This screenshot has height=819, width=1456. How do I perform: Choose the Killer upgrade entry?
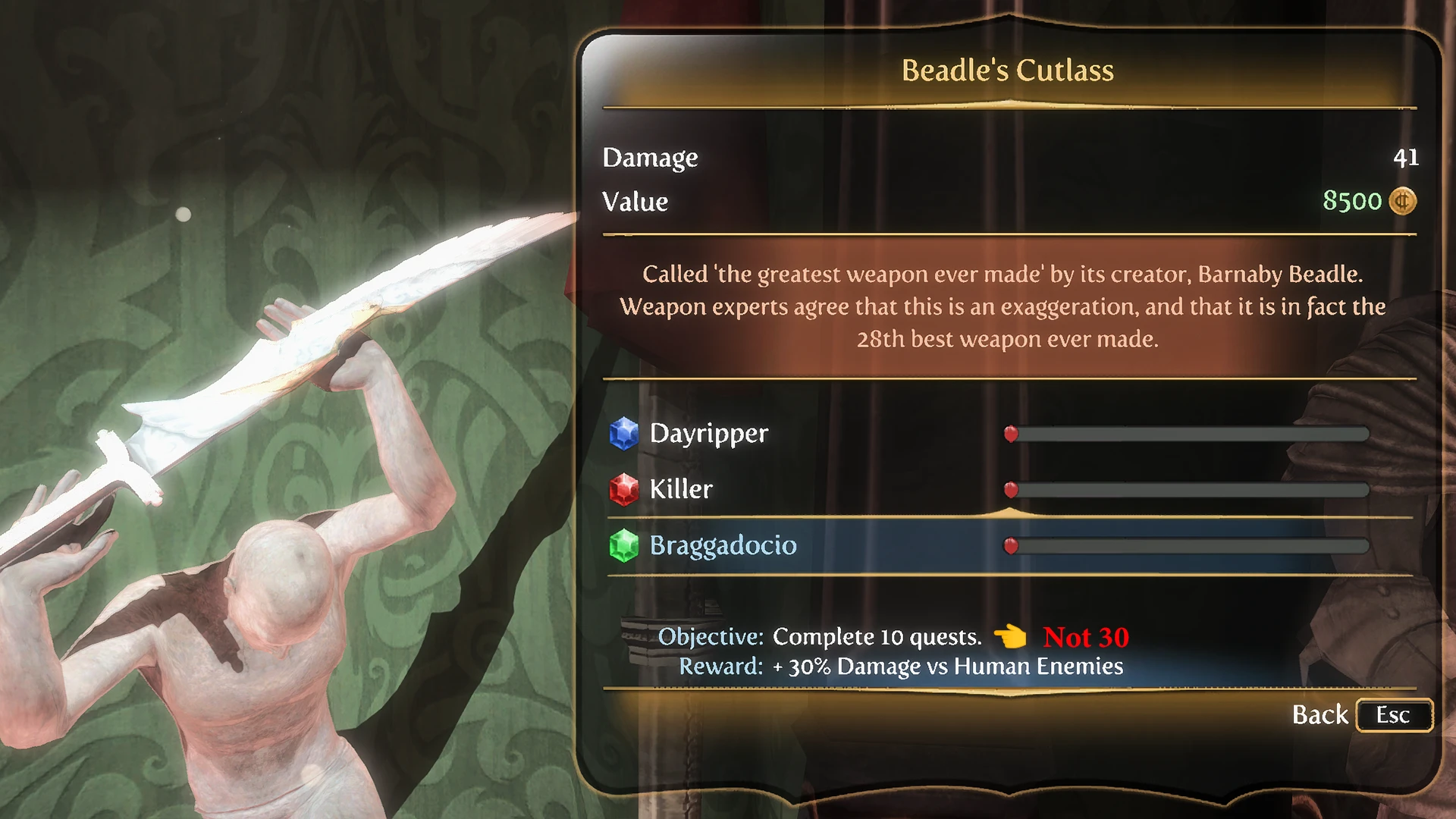[681, 489]
